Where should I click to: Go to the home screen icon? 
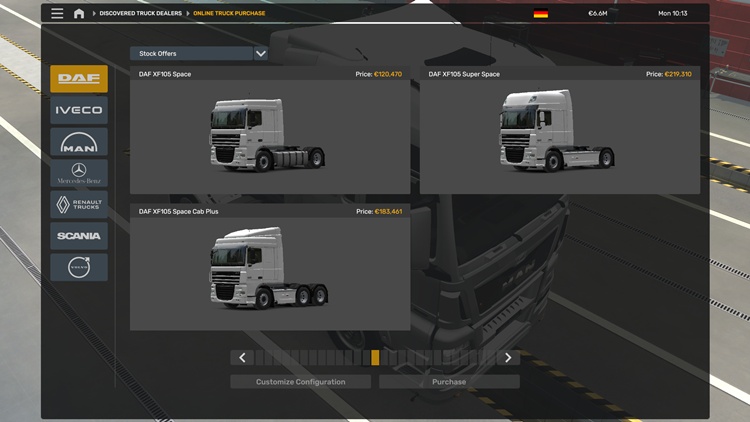coord(79,14)
